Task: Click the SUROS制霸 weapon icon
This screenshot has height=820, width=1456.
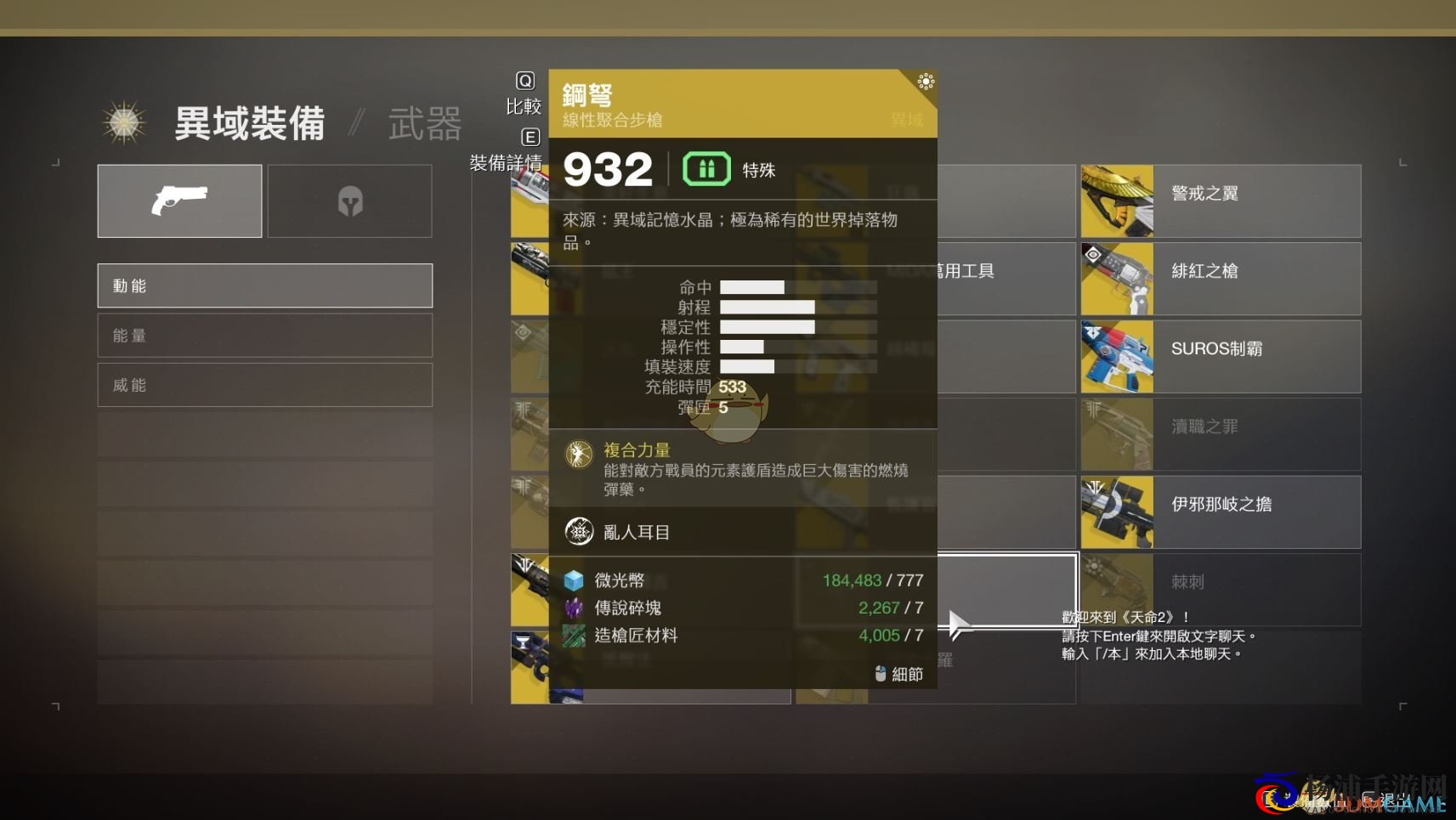Action: (1116, 357)
